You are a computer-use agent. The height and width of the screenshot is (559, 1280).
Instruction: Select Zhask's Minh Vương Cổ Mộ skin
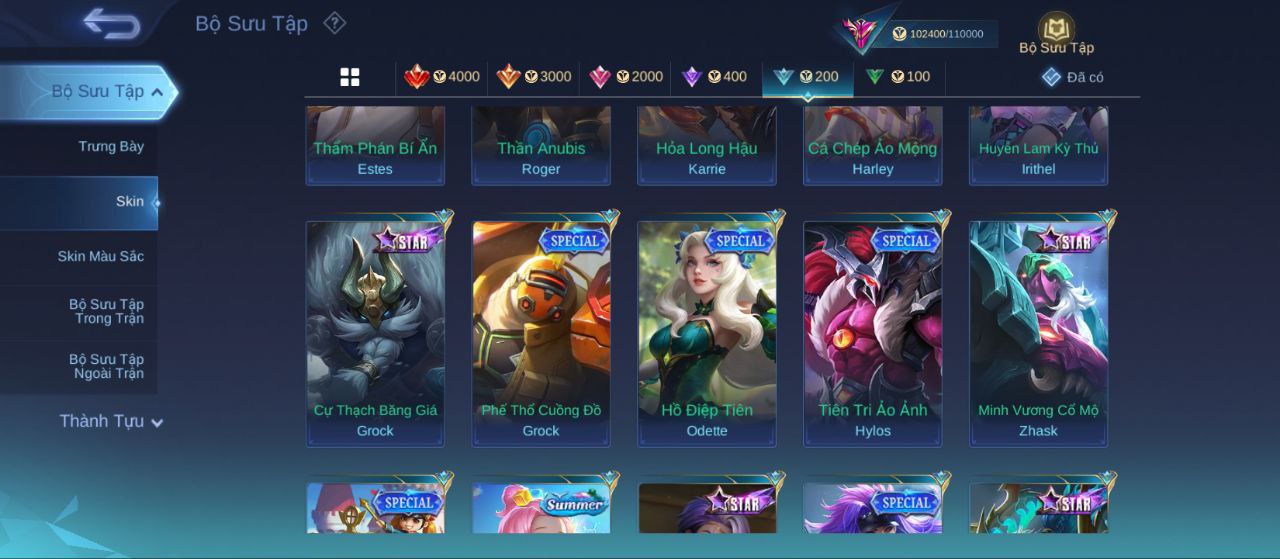point(1038,333)
